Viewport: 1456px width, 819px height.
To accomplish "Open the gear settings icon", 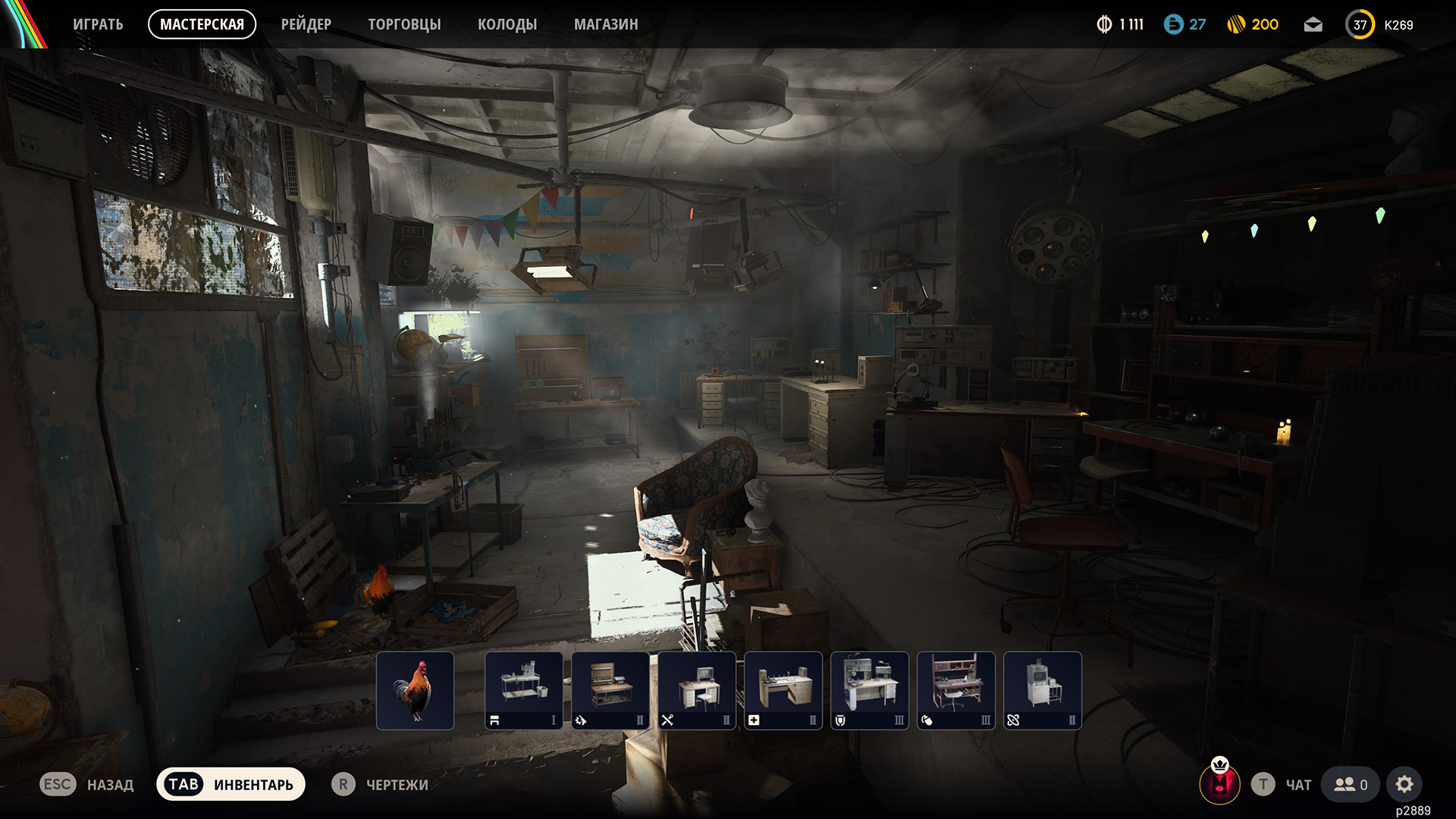I will (1404, 784).
